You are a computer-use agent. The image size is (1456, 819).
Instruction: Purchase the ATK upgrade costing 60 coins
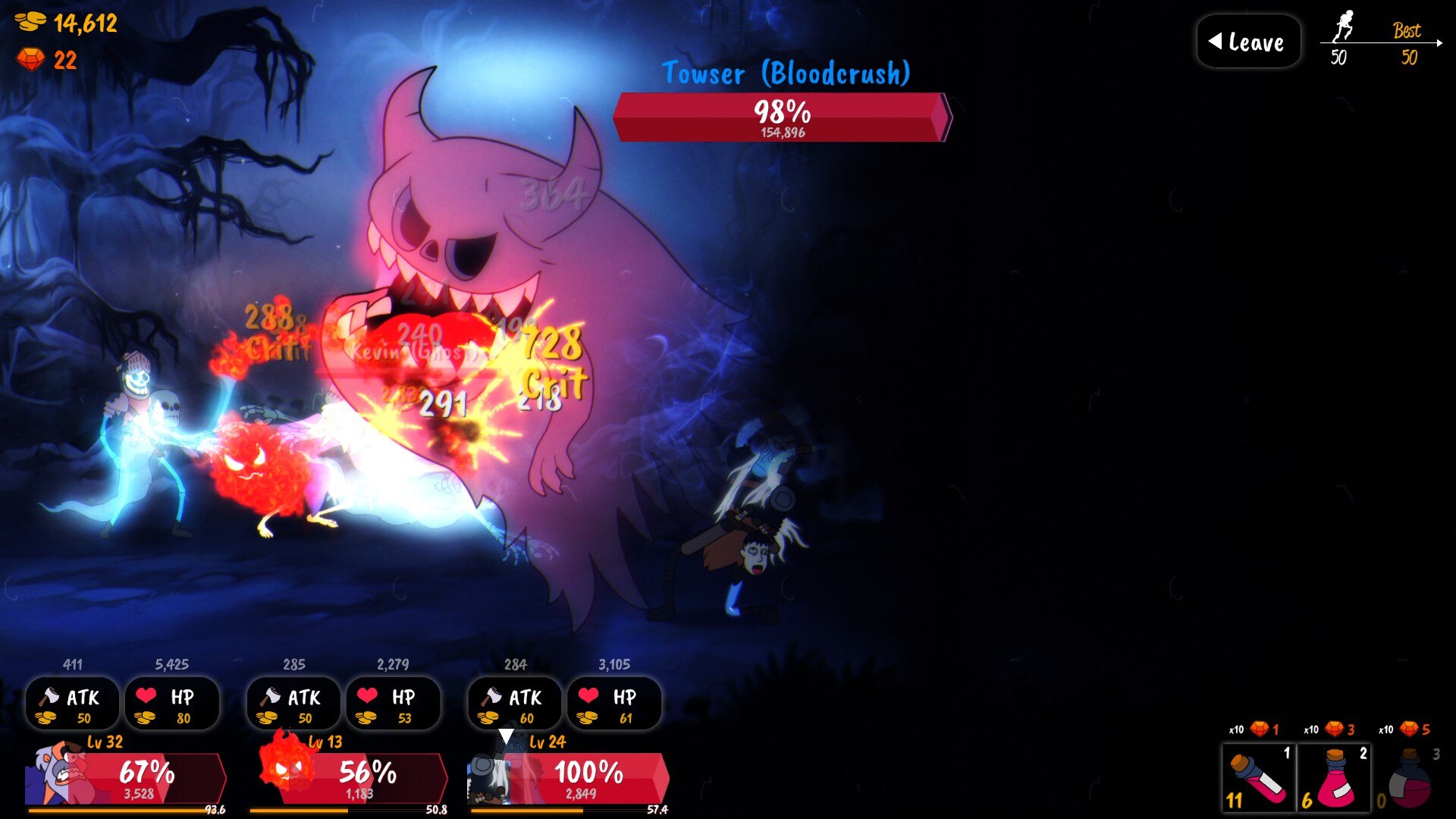pos(515,704)
